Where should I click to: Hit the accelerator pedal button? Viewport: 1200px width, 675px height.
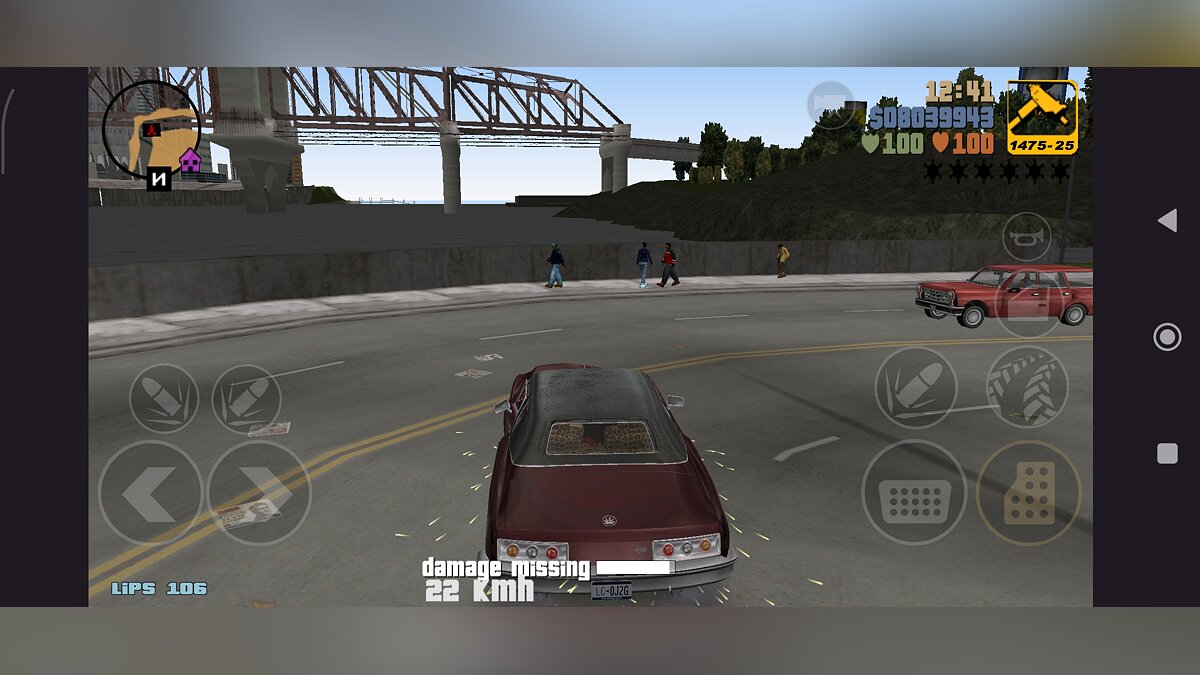(1028, 492)
